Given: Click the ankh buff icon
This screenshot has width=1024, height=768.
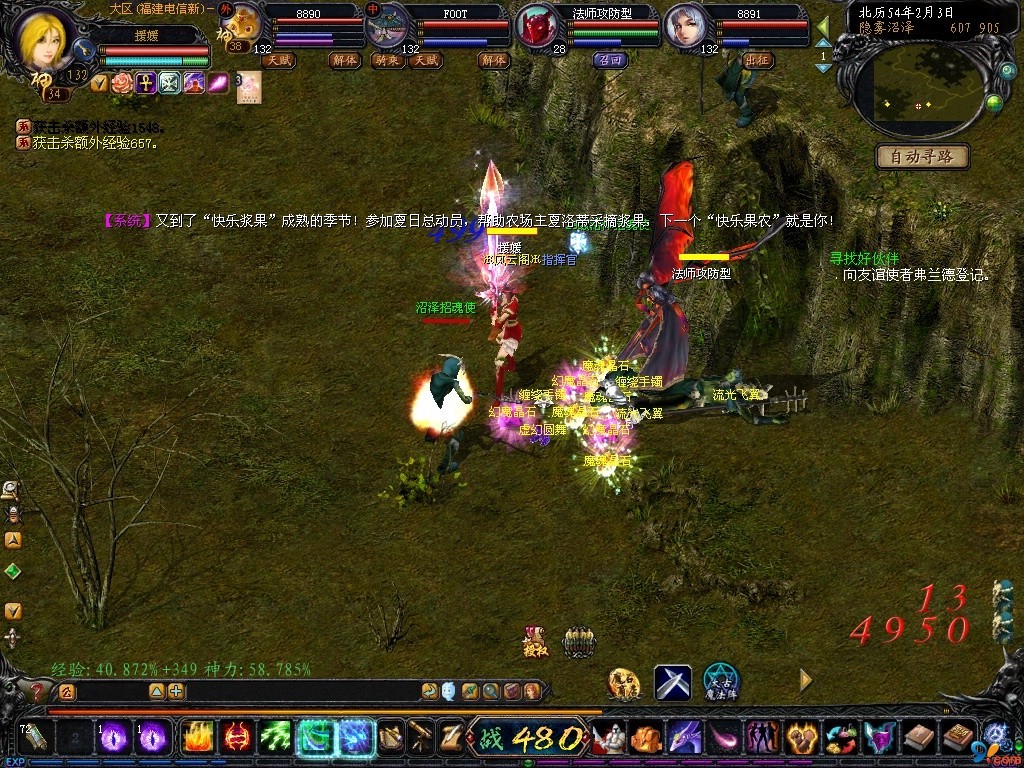Looking at the screenshot, I should 146,83.
